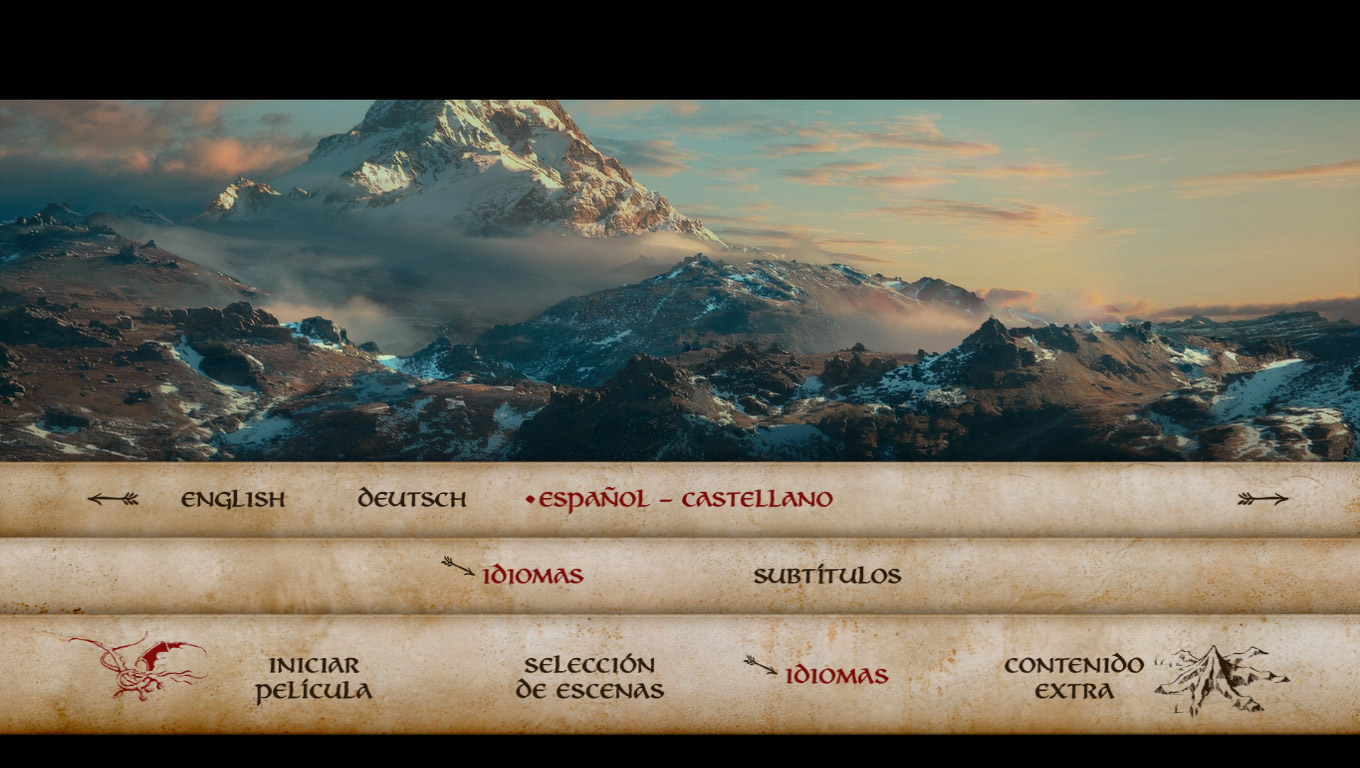This screenshot has height=768, width=1360.
Task: Select Idiomas tab beside Subtítulos
Action: click(x=532, y=575)
